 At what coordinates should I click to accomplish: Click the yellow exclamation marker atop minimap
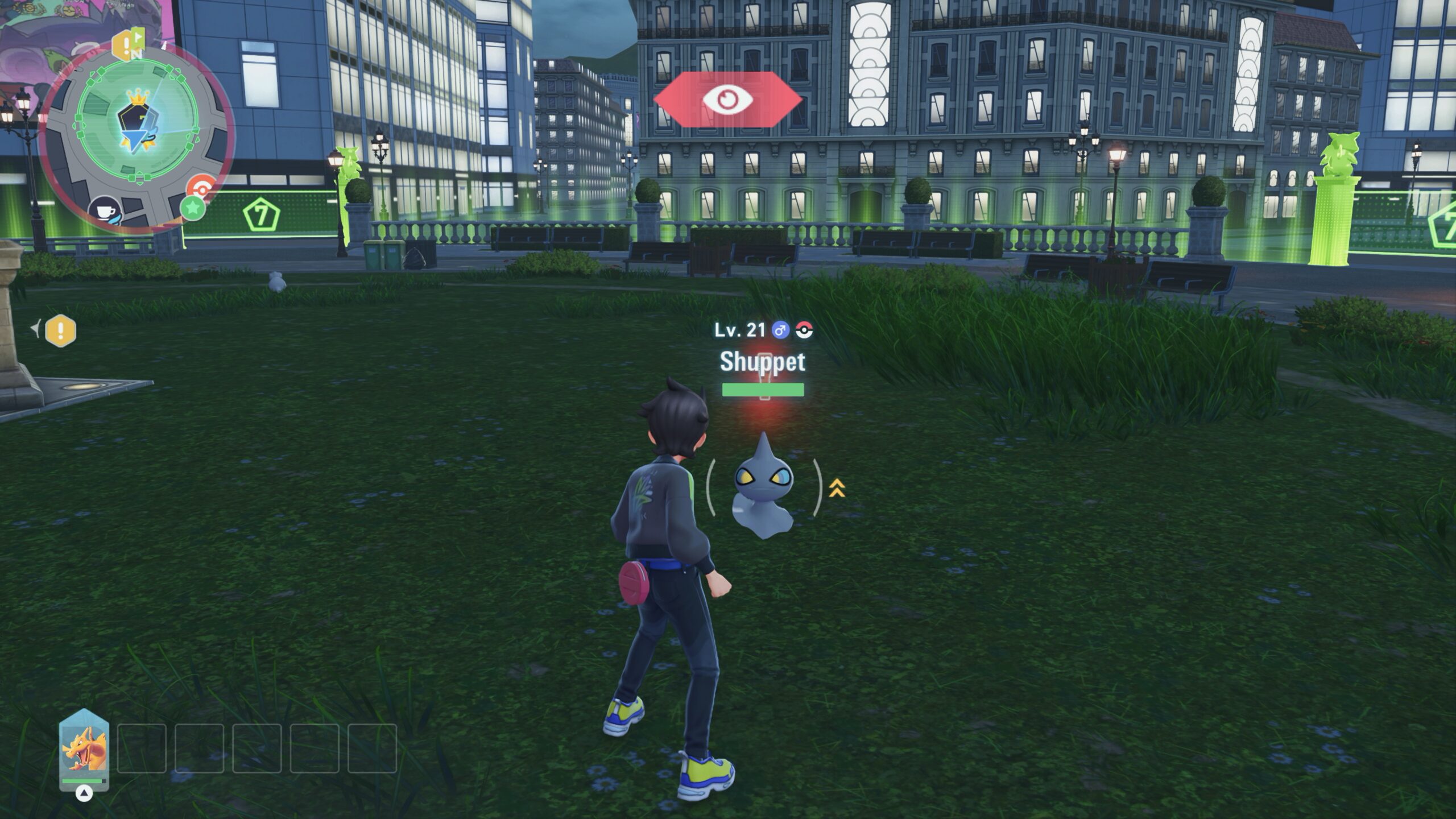click(x=123, y=45)
